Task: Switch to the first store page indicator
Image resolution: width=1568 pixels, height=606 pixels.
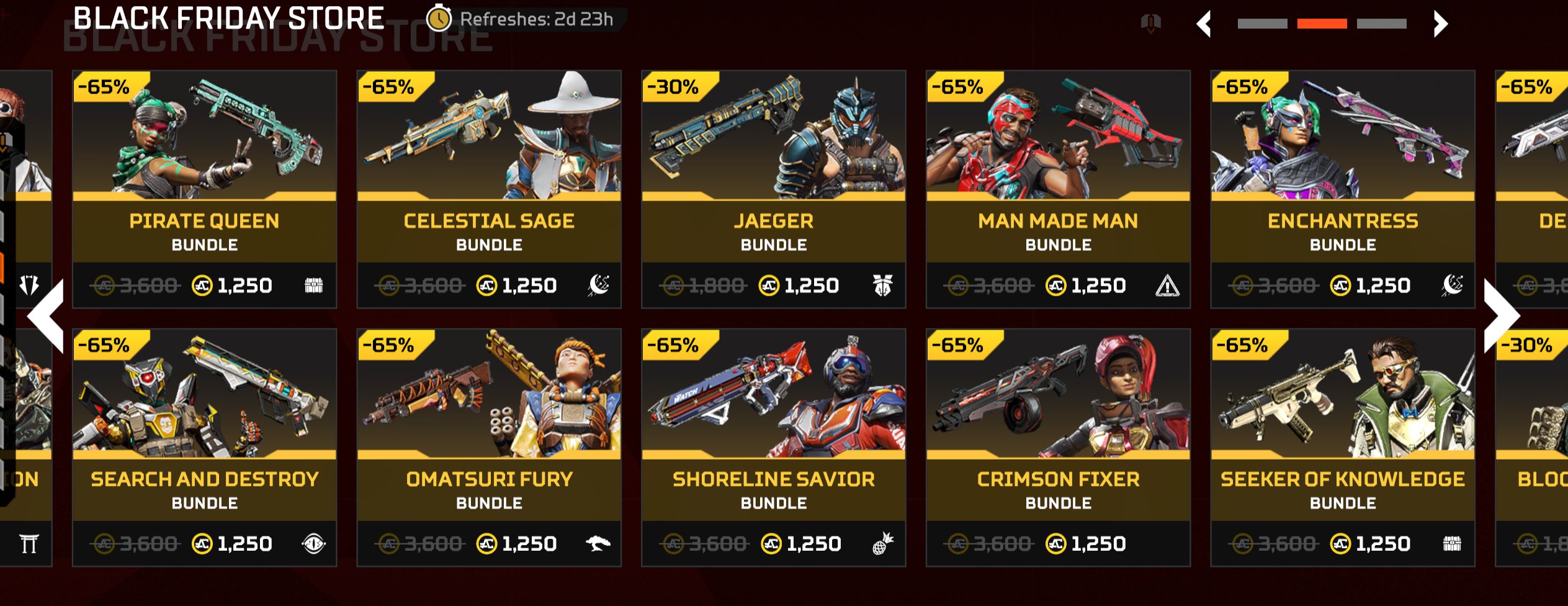Action: [1262, 24]
